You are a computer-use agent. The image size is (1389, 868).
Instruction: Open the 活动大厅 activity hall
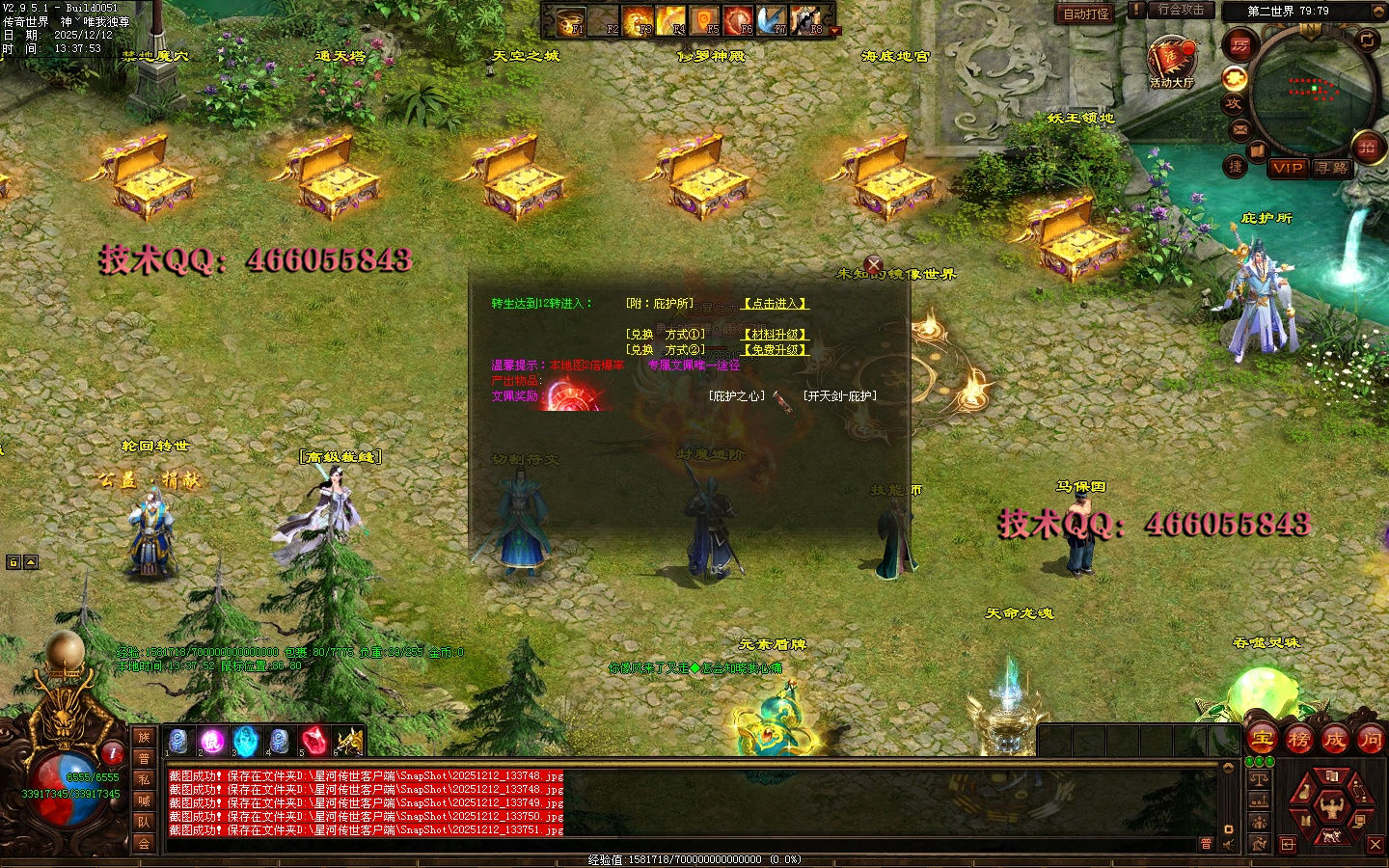[1171, 62]
